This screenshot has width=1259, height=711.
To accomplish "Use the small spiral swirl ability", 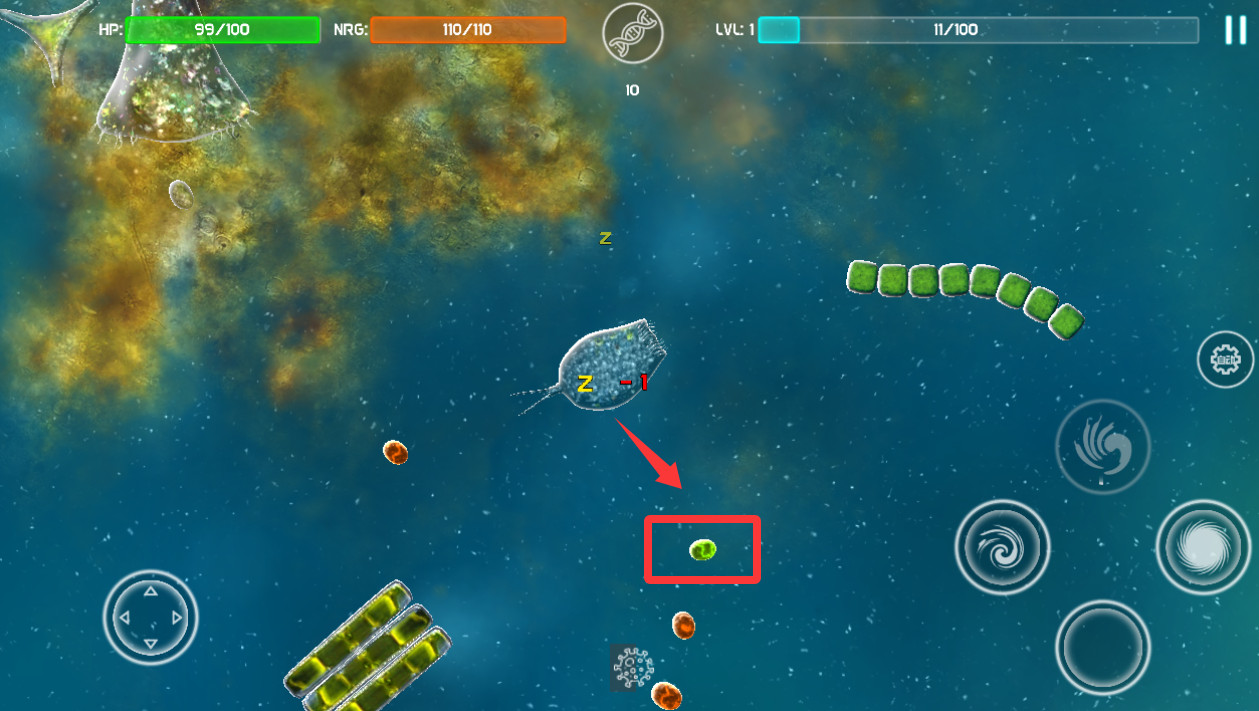I will pos(1002,547).
